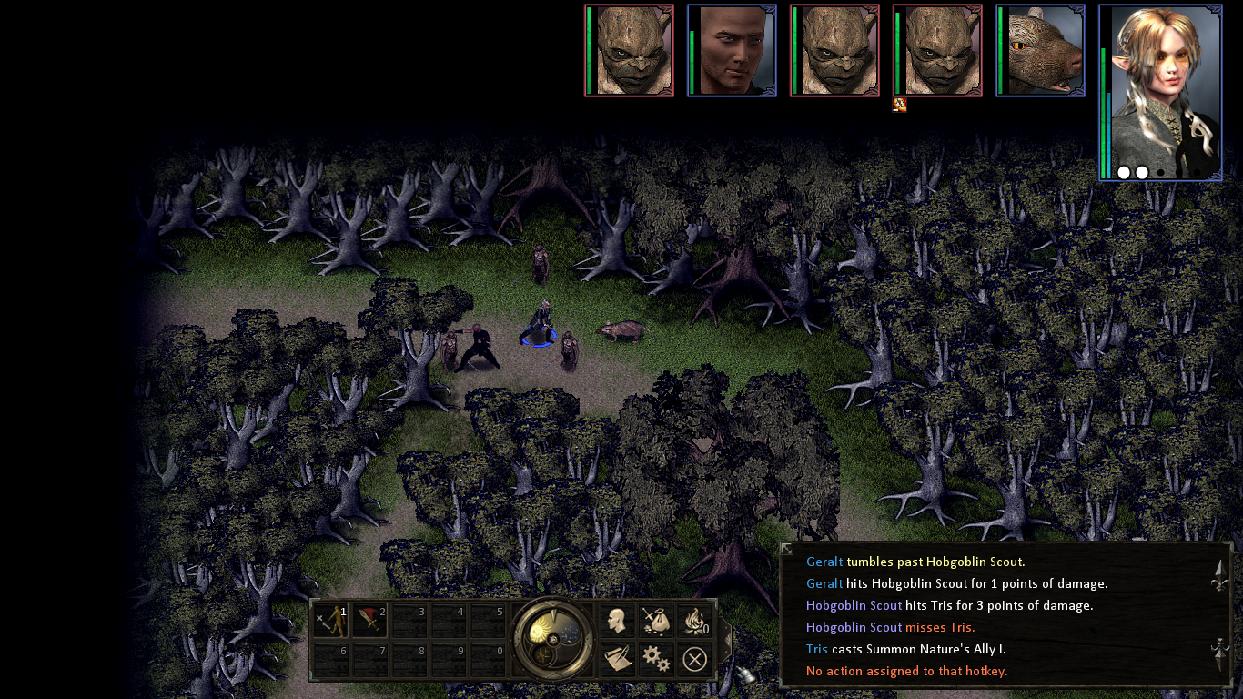Screen dimensions: 1243x699
Task: Click the sun and moon time dial
Action: pos(552,637)
